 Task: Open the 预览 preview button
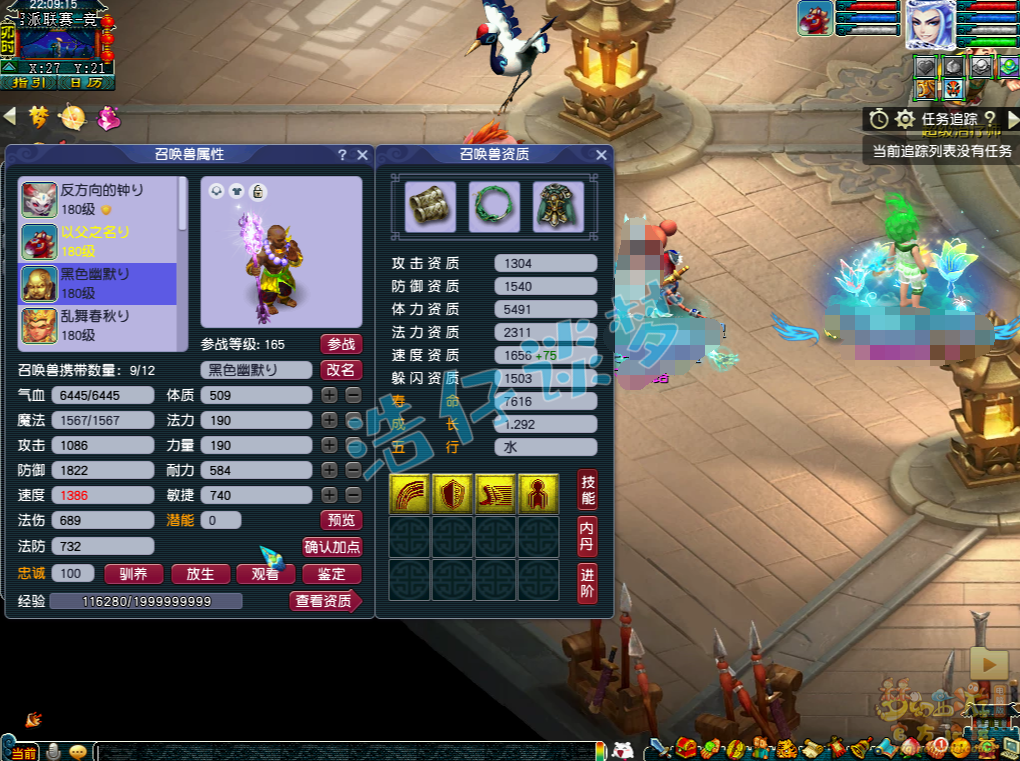341,520
